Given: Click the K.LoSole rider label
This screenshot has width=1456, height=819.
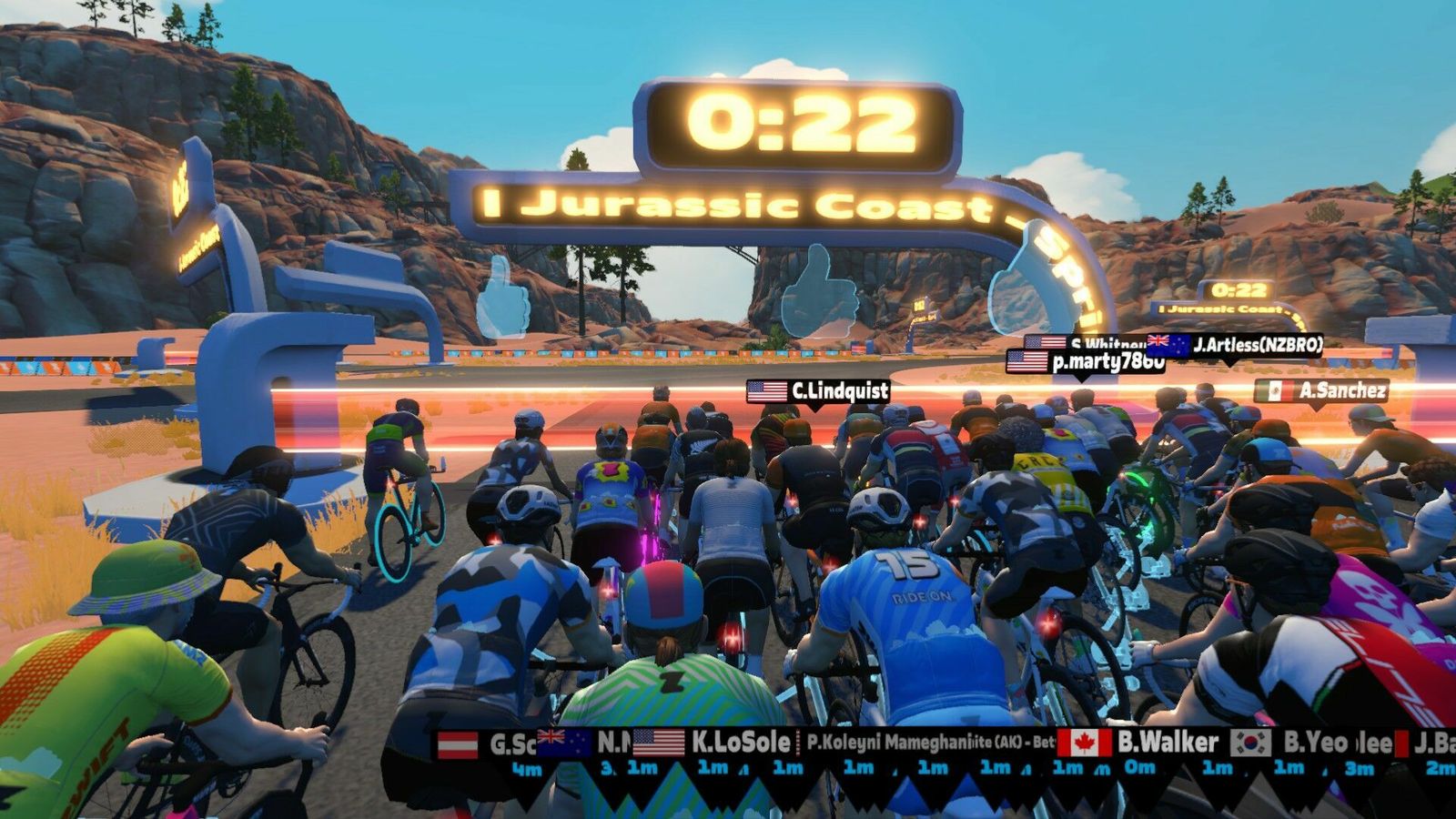Looking at the screenshot, I should [x=713, y=743].
